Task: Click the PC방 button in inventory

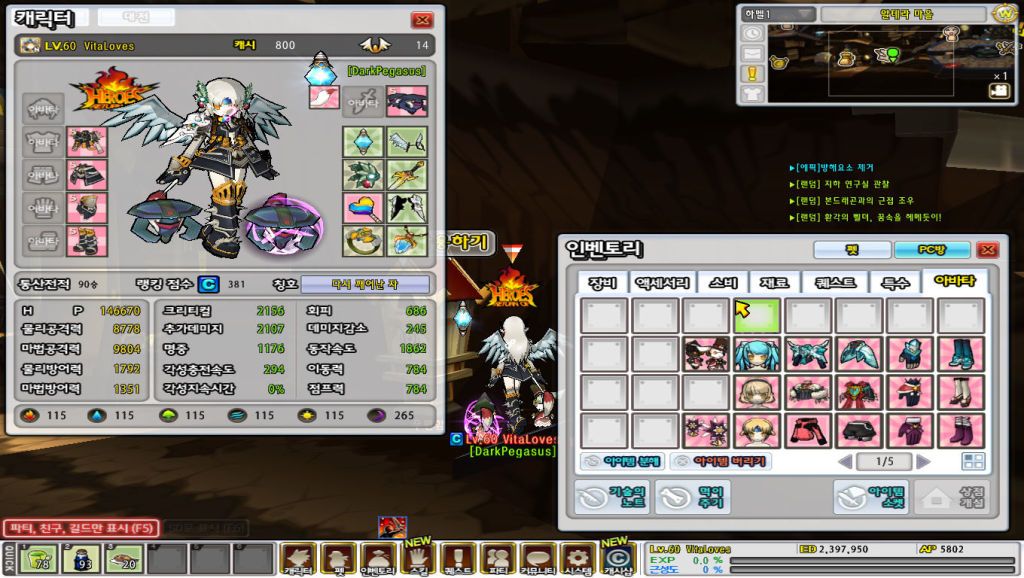Action: tap(932, 249)
